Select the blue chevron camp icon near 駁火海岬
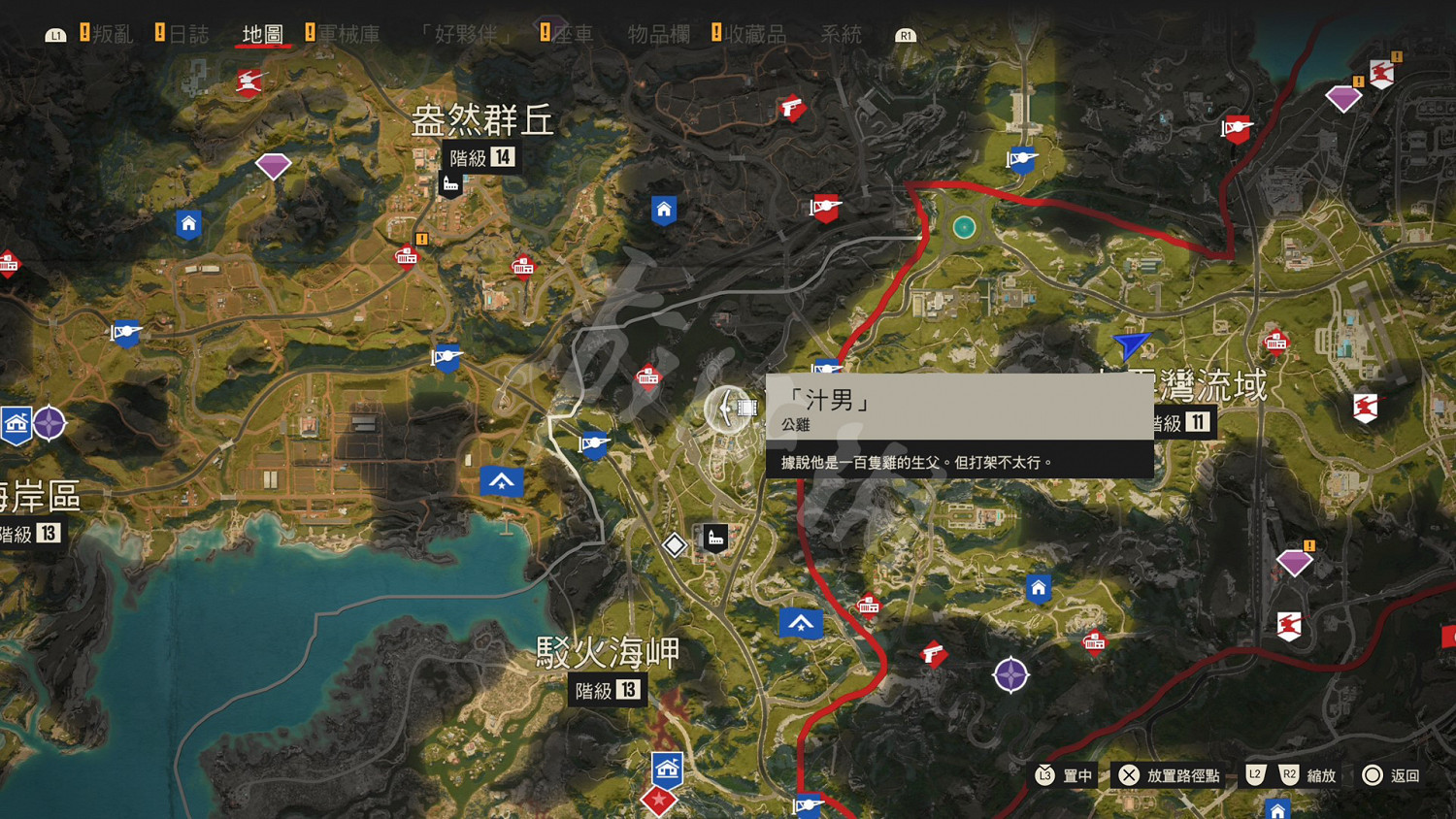This screenshot has width=1456, height=819. (x=801, y=623)
